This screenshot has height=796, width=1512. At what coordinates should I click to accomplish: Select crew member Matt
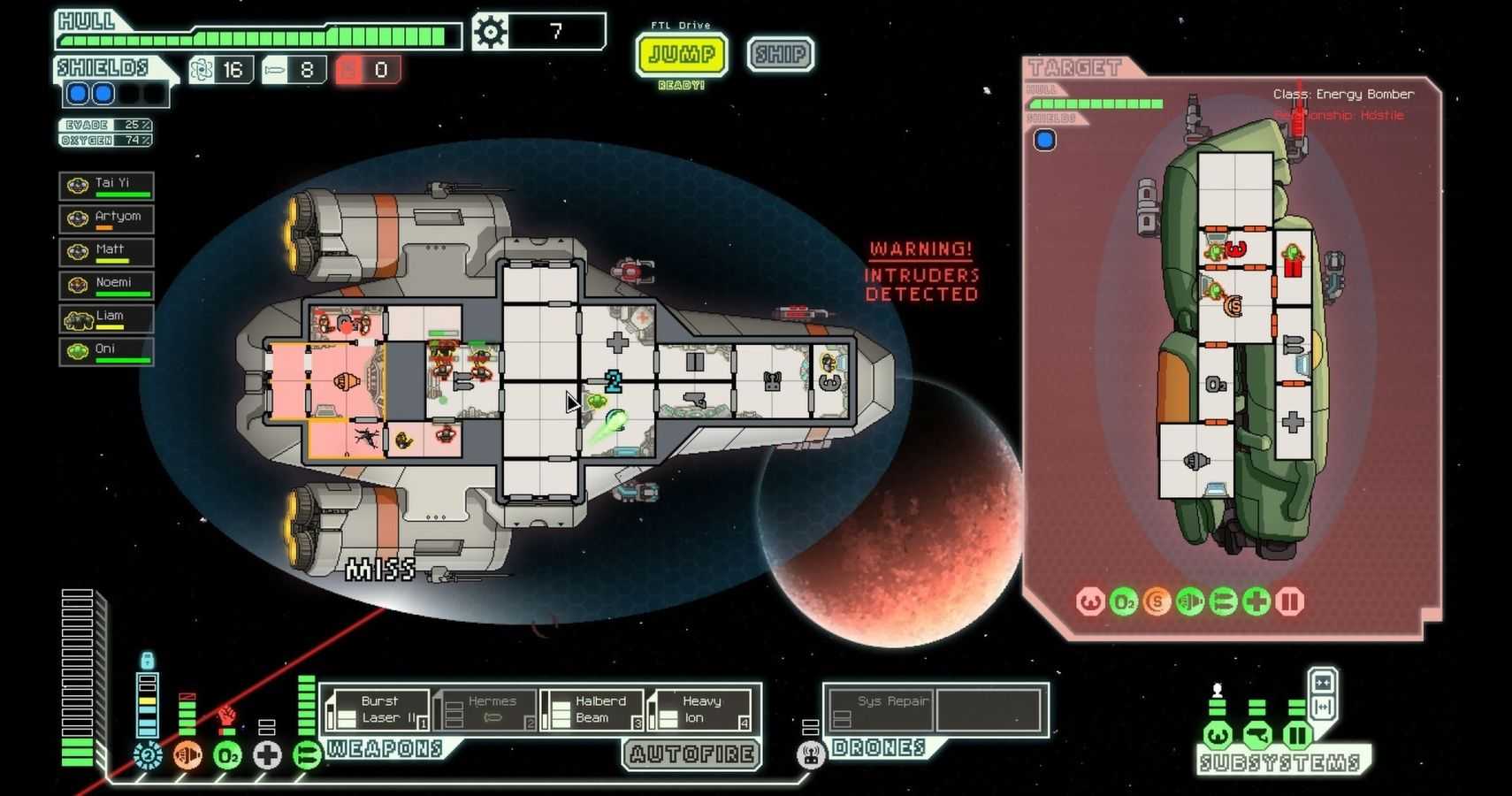107,252
